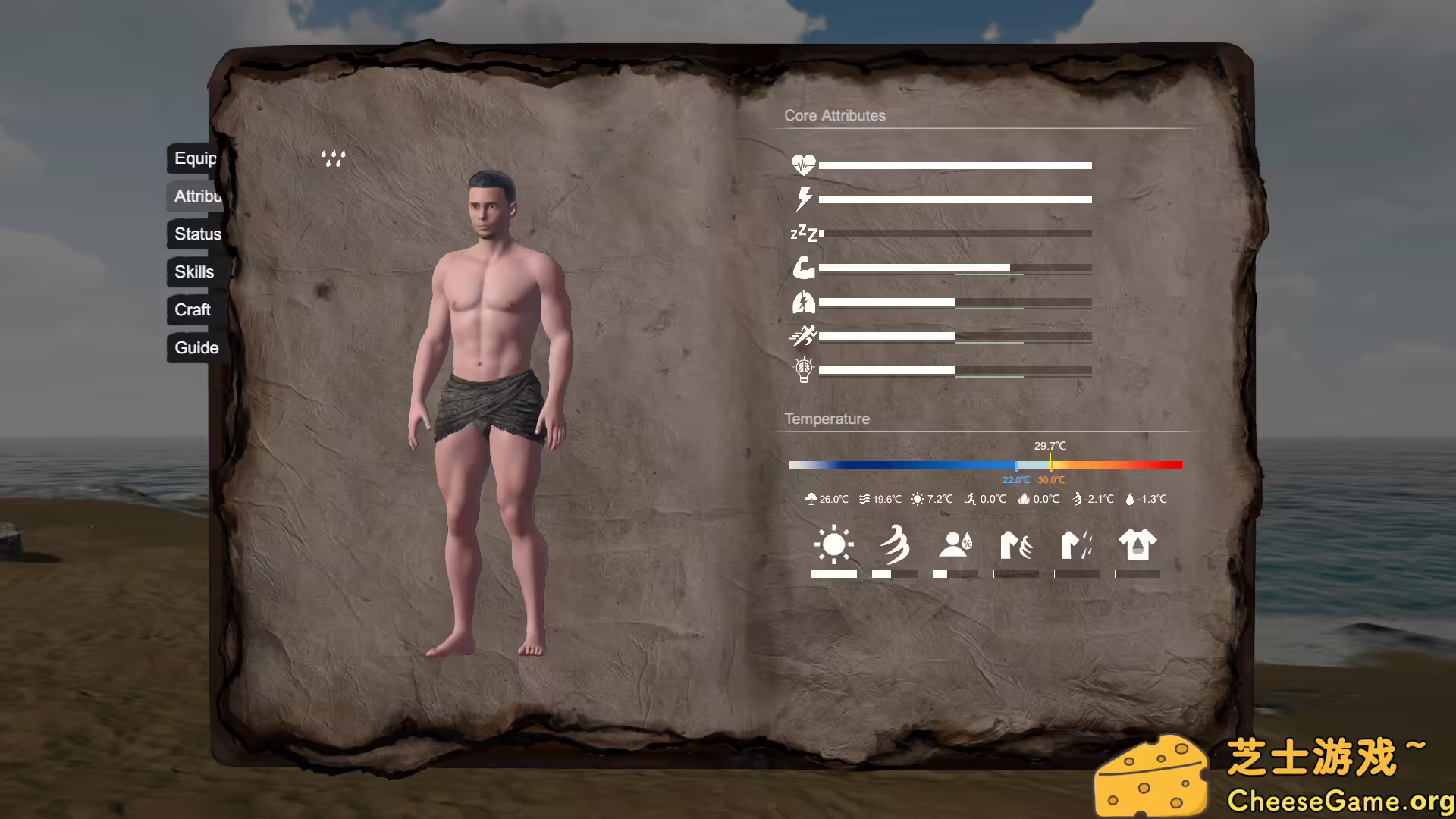Open the Craft menu
The height and width of the screenshot is (819, 1456).
coord(192,309)
